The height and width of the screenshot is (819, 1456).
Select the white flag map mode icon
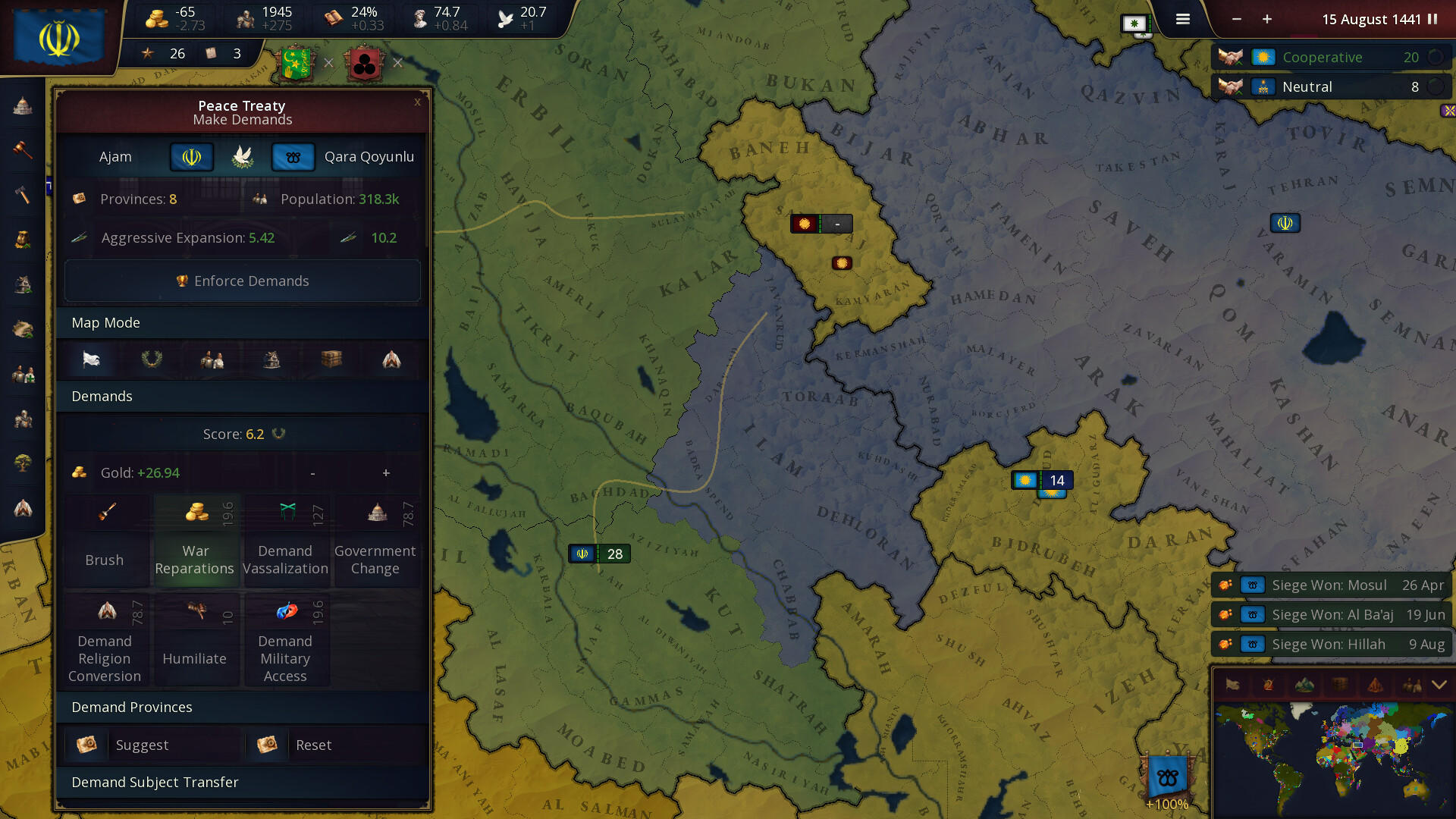[91, 360]
